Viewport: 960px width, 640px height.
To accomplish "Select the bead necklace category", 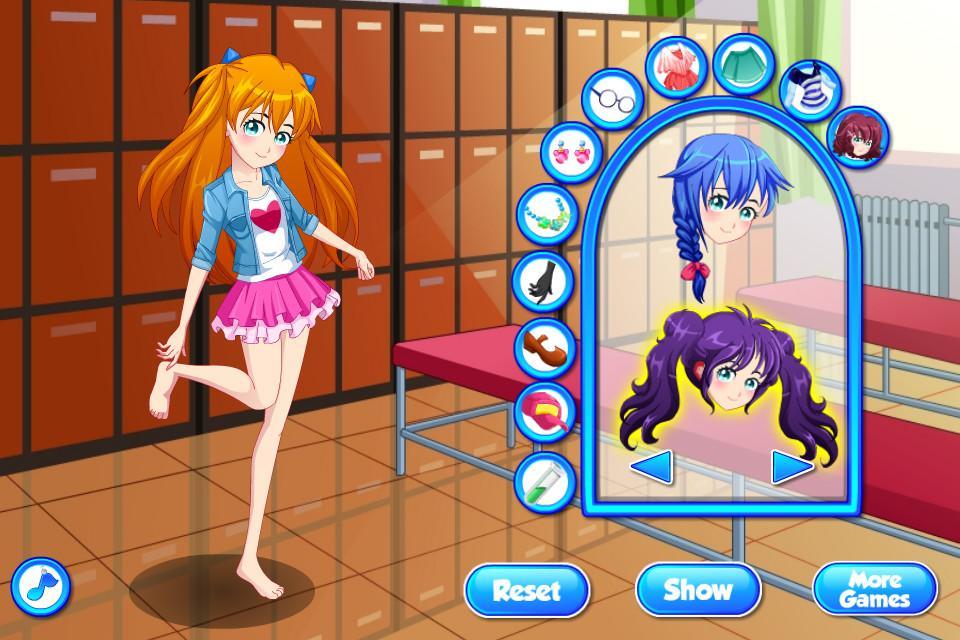I will 546,213.
